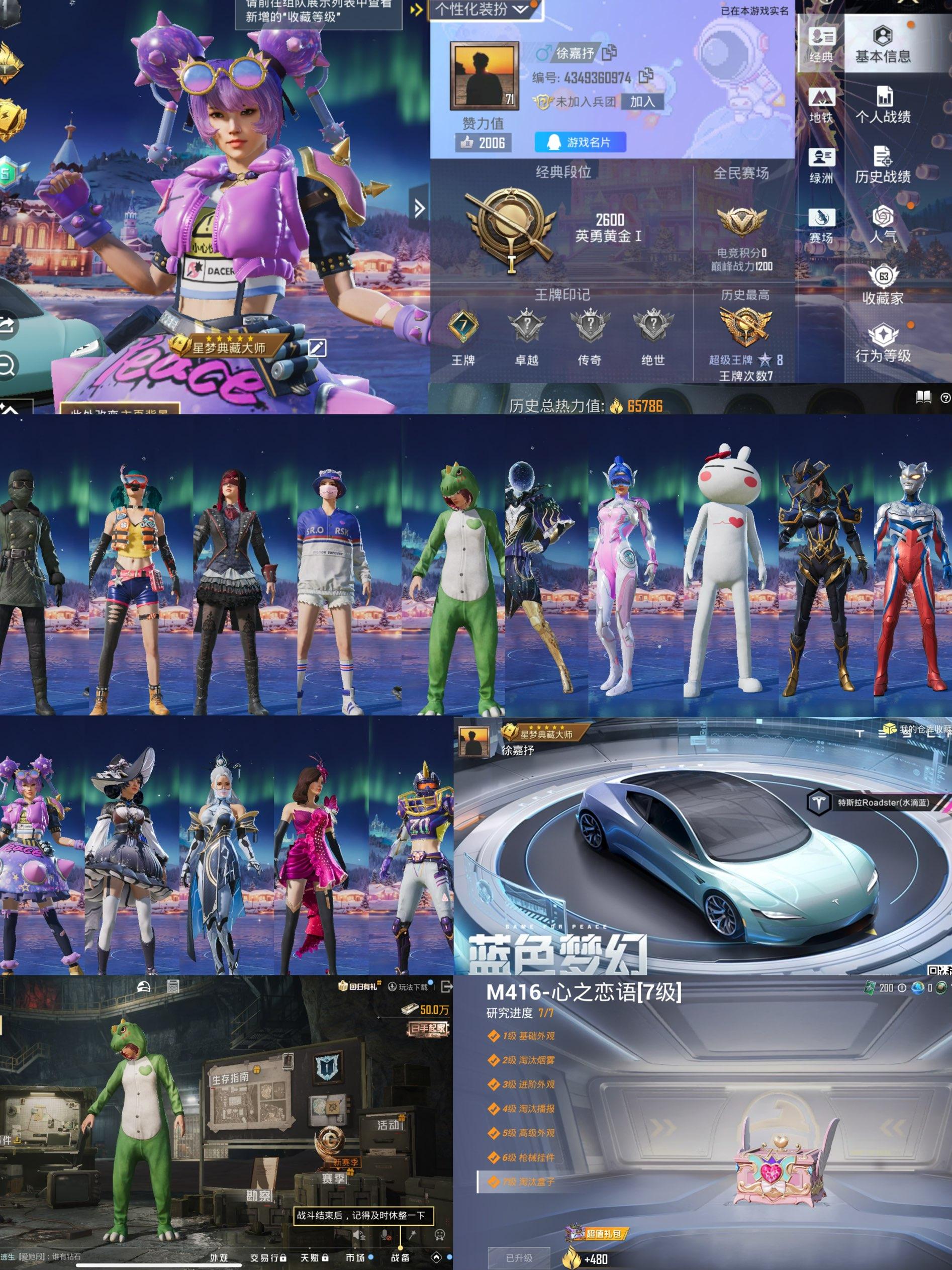Click the help question mark icon

click(945, 397)
